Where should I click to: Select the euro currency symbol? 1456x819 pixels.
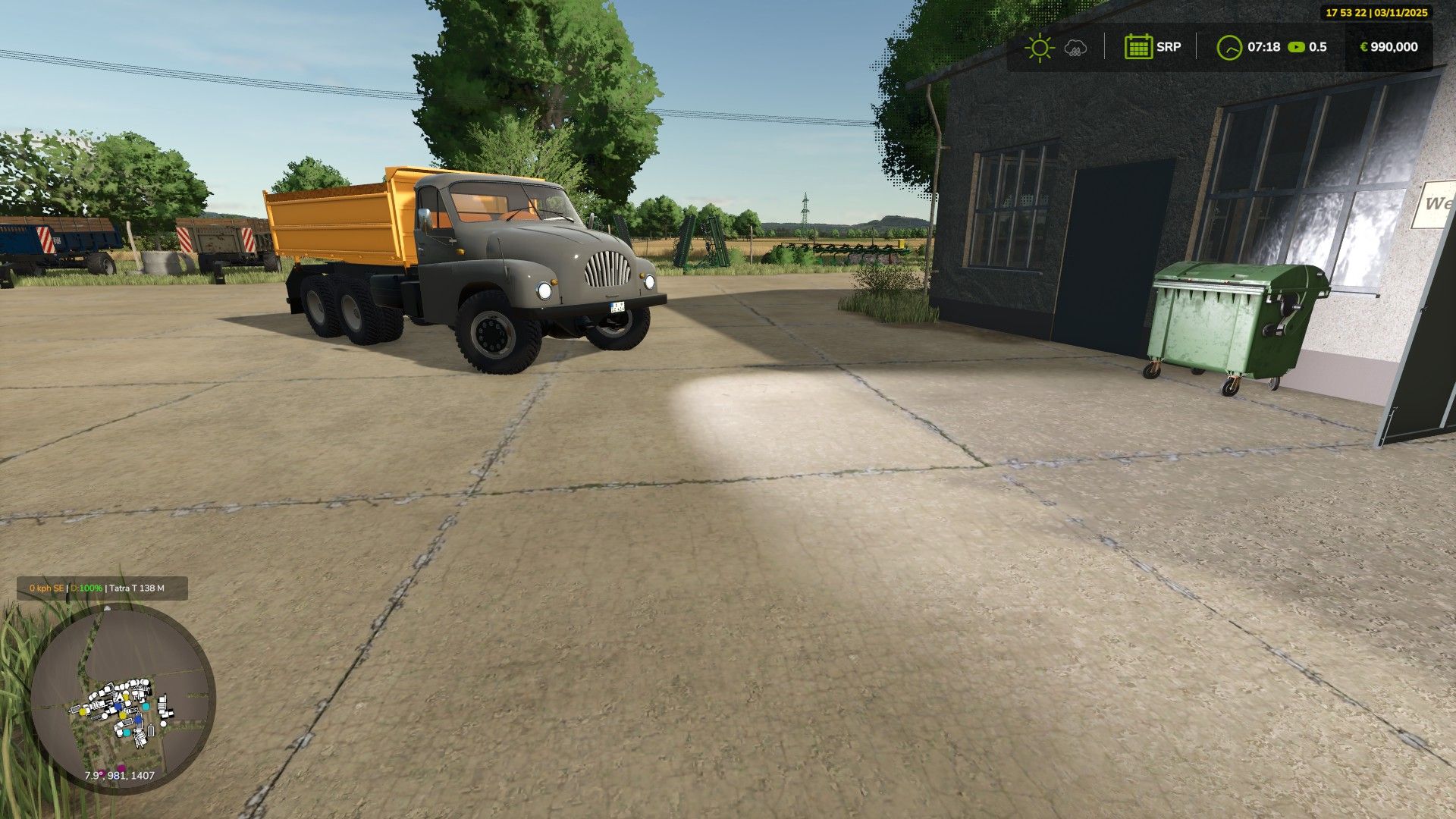(x=1363, y=47)
